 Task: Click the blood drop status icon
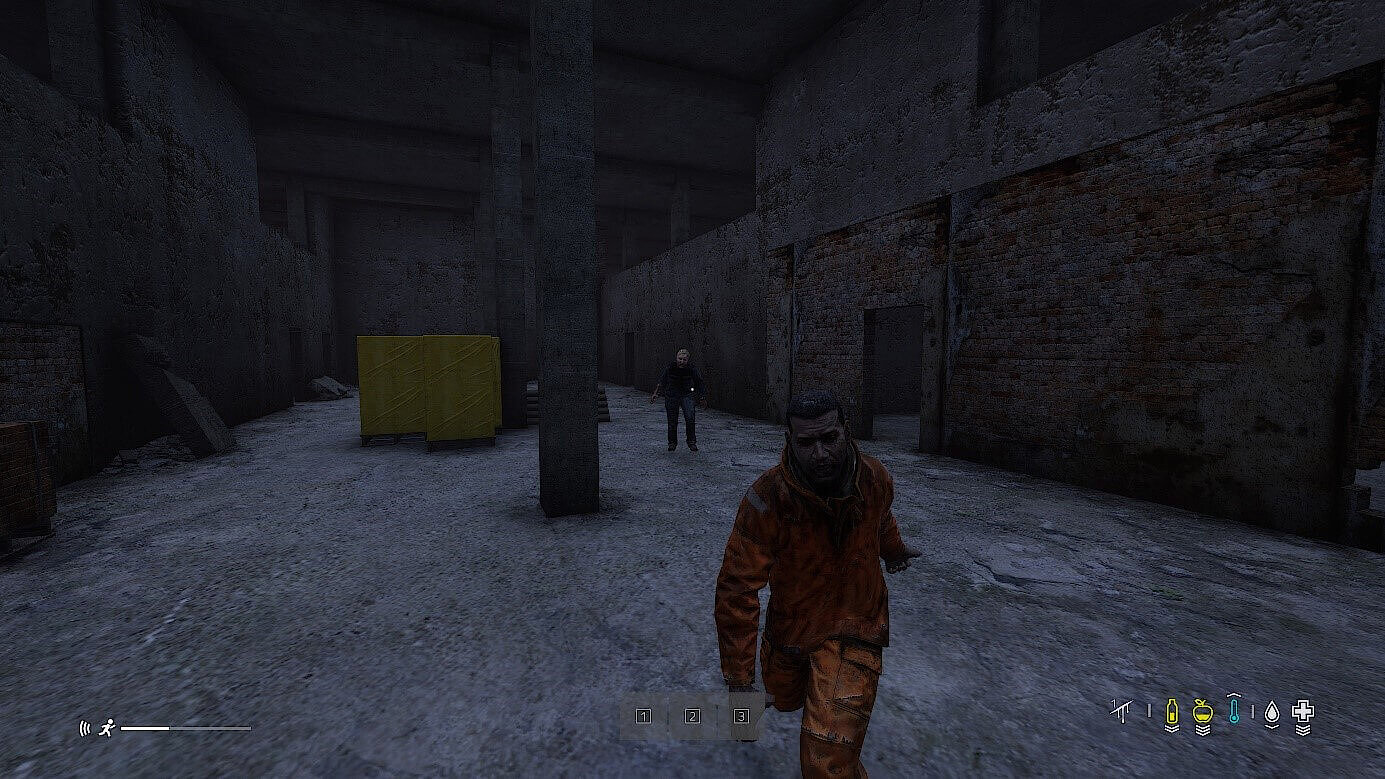coord(1273,712)
